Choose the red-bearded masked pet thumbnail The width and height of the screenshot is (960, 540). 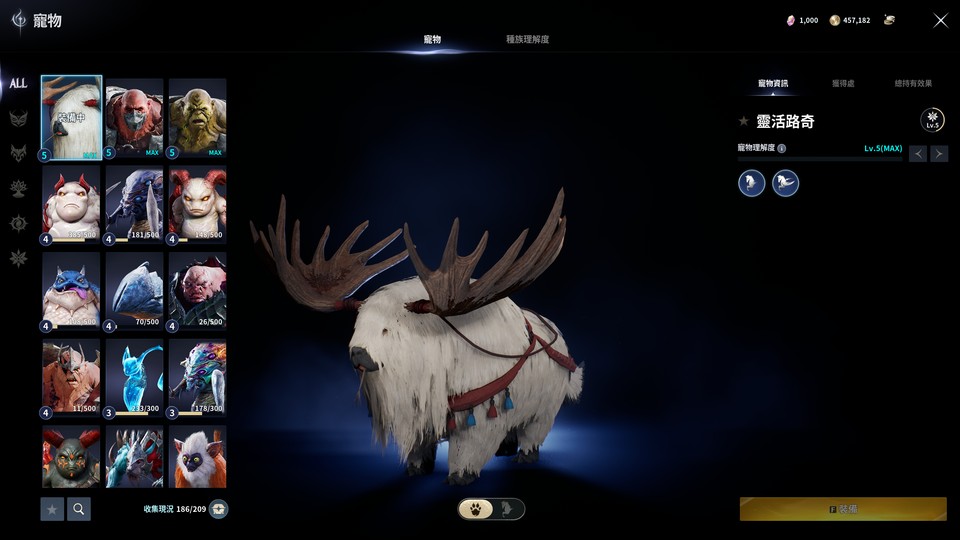pyautogui.click(x=134, y=119)
